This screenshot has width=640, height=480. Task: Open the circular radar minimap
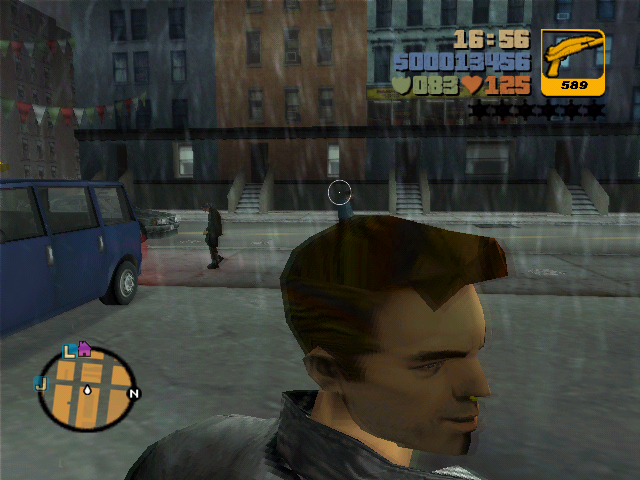coord(87,387)
